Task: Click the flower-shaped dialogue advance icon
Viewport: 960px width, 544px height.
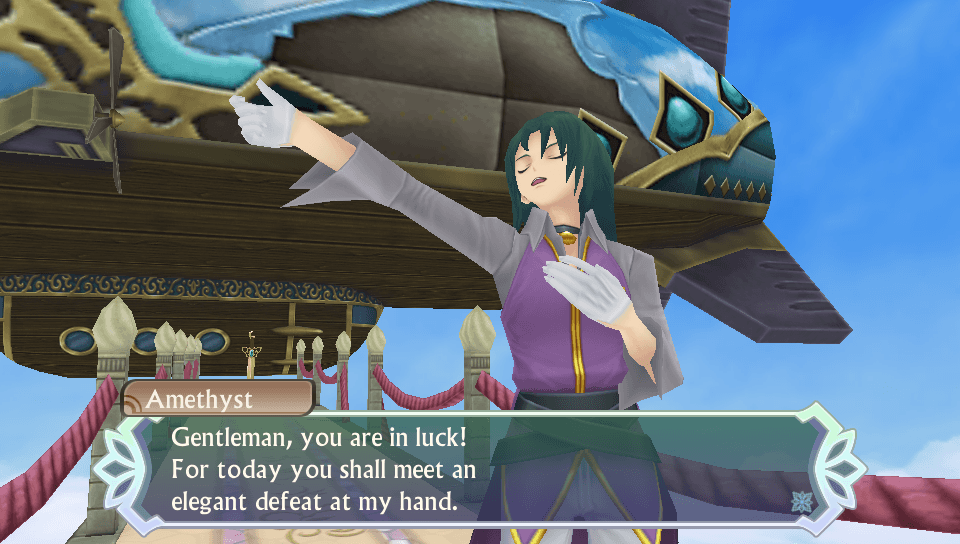Action: tap(800, 501)
